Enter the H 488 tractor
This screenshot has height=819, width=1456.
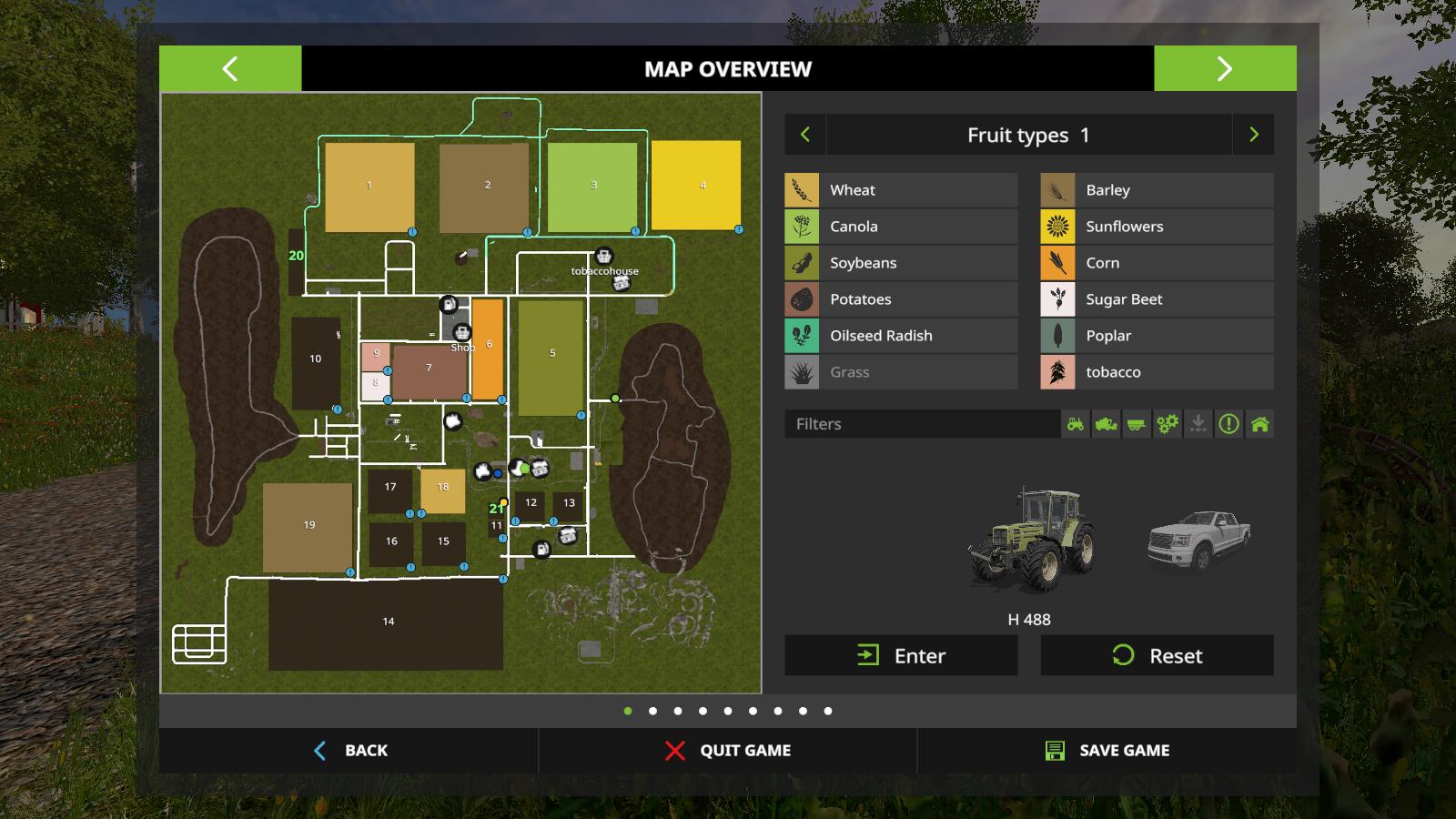tap(901, 655)
